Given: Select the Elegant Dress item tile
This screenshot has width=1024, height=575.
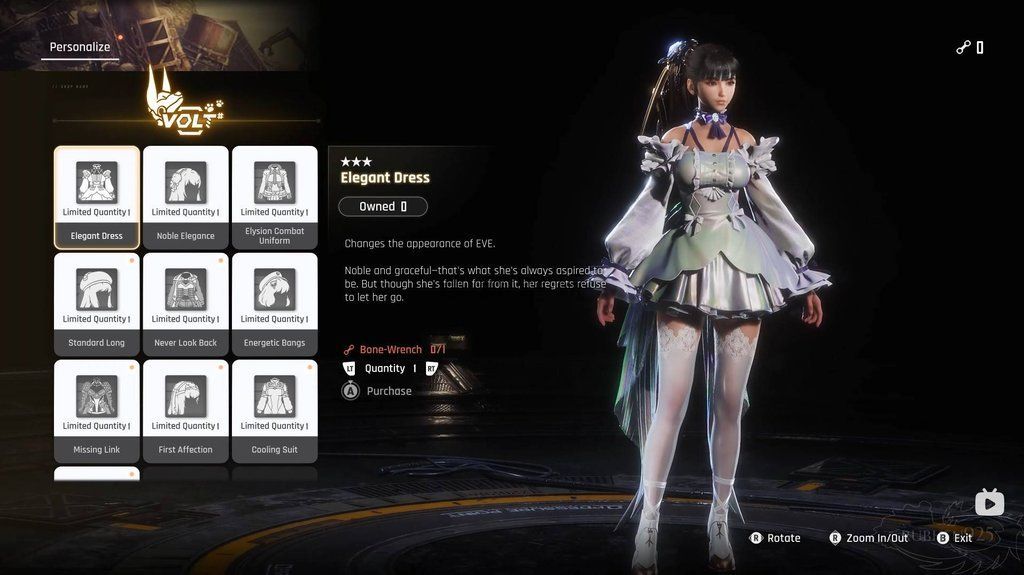Looking at the screenshot, I should coord(97,197).
